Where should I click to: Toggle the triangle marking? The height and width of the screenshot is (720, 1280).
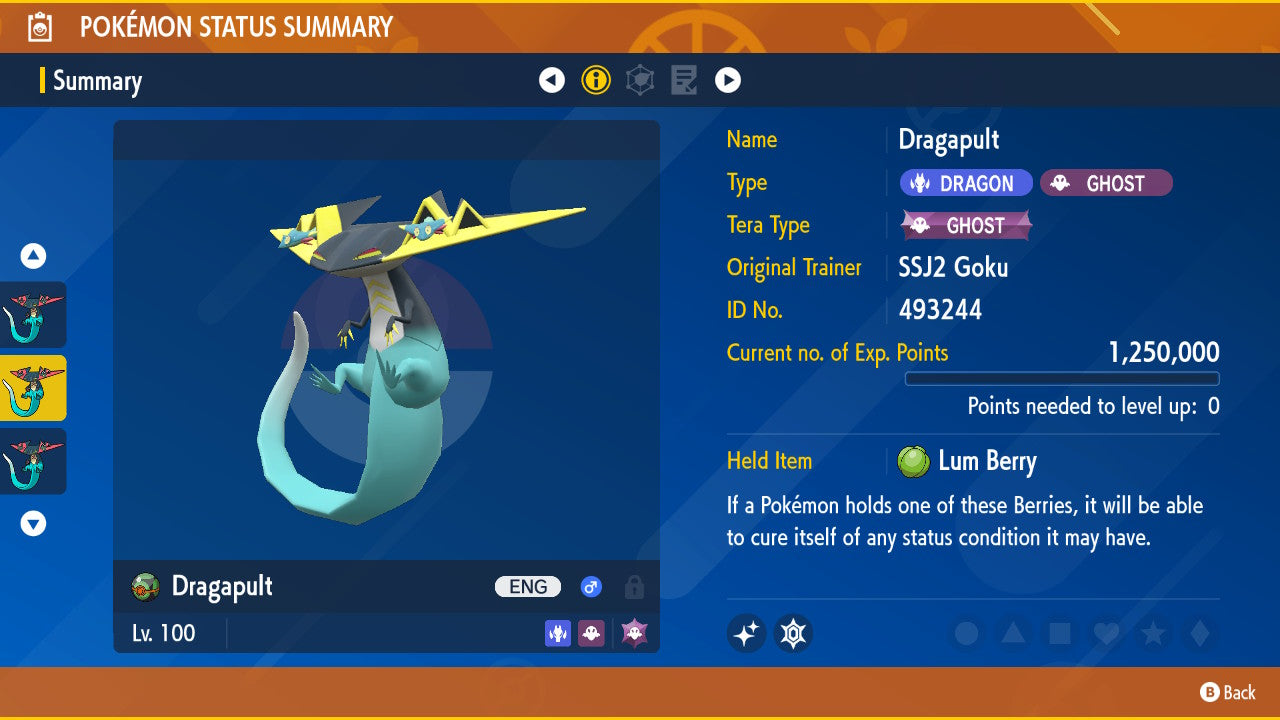(x=1013, y=633)
